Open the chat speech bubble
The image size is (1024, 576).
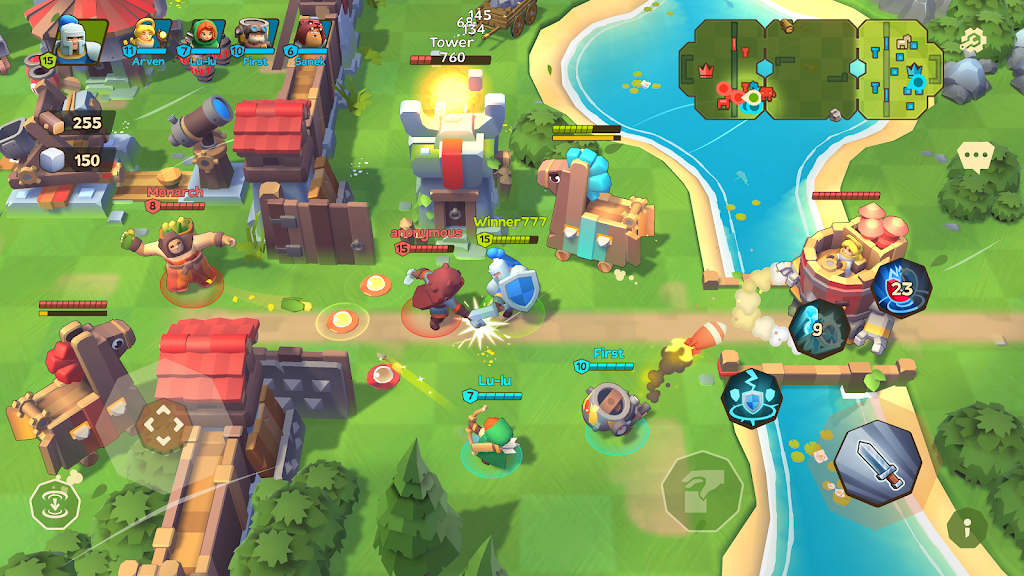pyautogui.click(x=974, y=156)
